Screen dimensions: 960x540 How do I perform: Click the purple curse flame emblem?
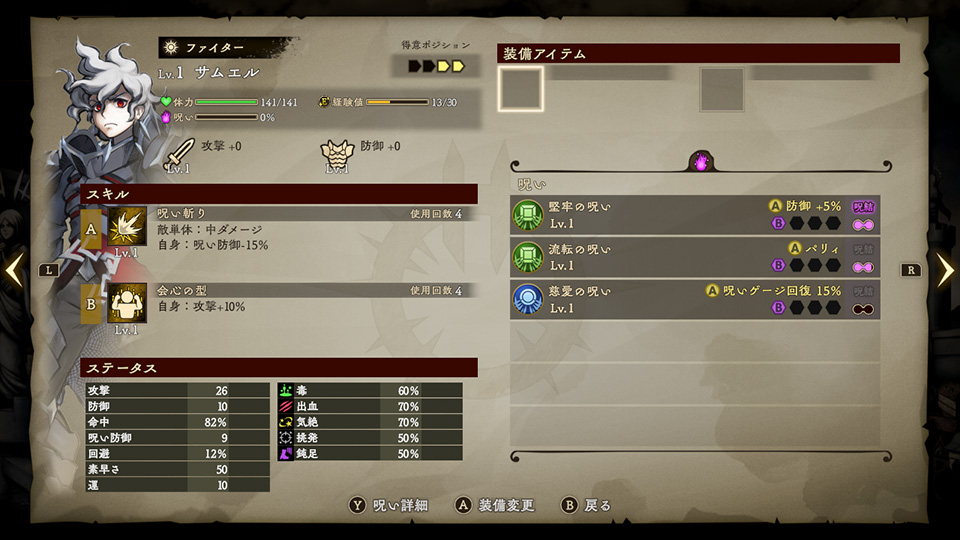tap(701, 161)
